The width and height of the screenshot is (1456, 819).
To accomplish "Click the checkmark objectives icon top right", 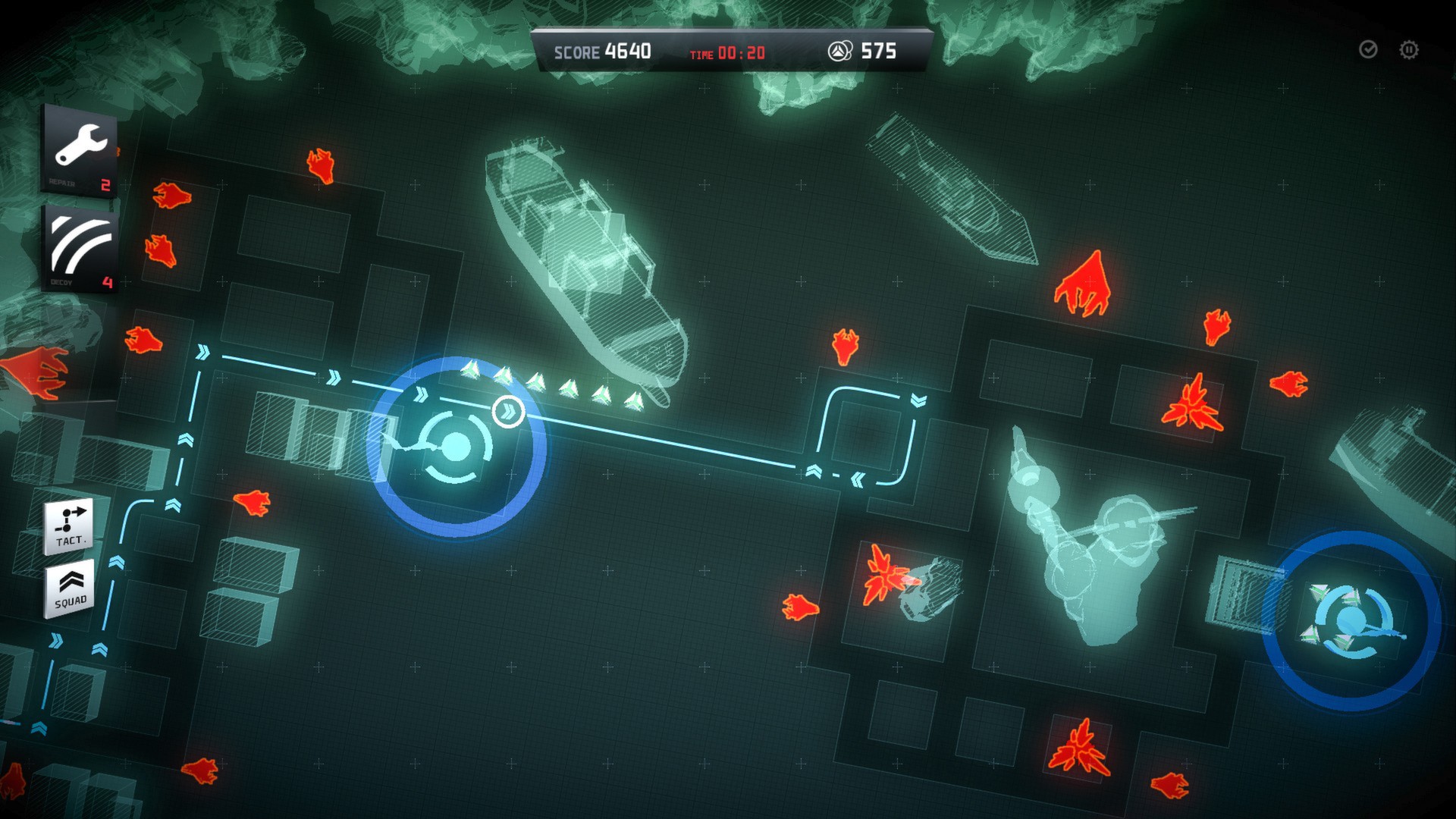I will coord(1369,50).
